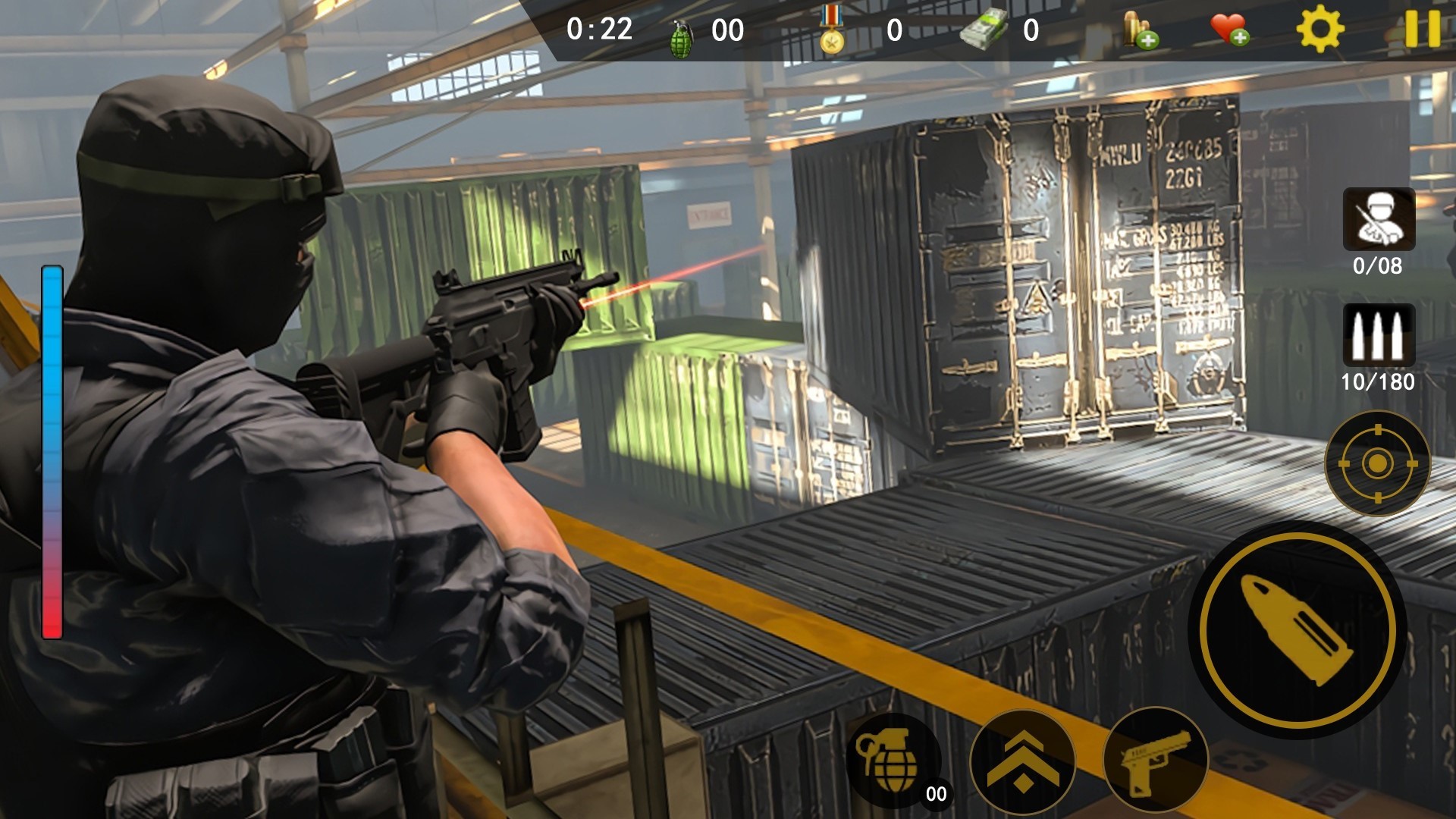
Task: Buy extra health with the heart plus icon
Action: tap(1228, 30)
